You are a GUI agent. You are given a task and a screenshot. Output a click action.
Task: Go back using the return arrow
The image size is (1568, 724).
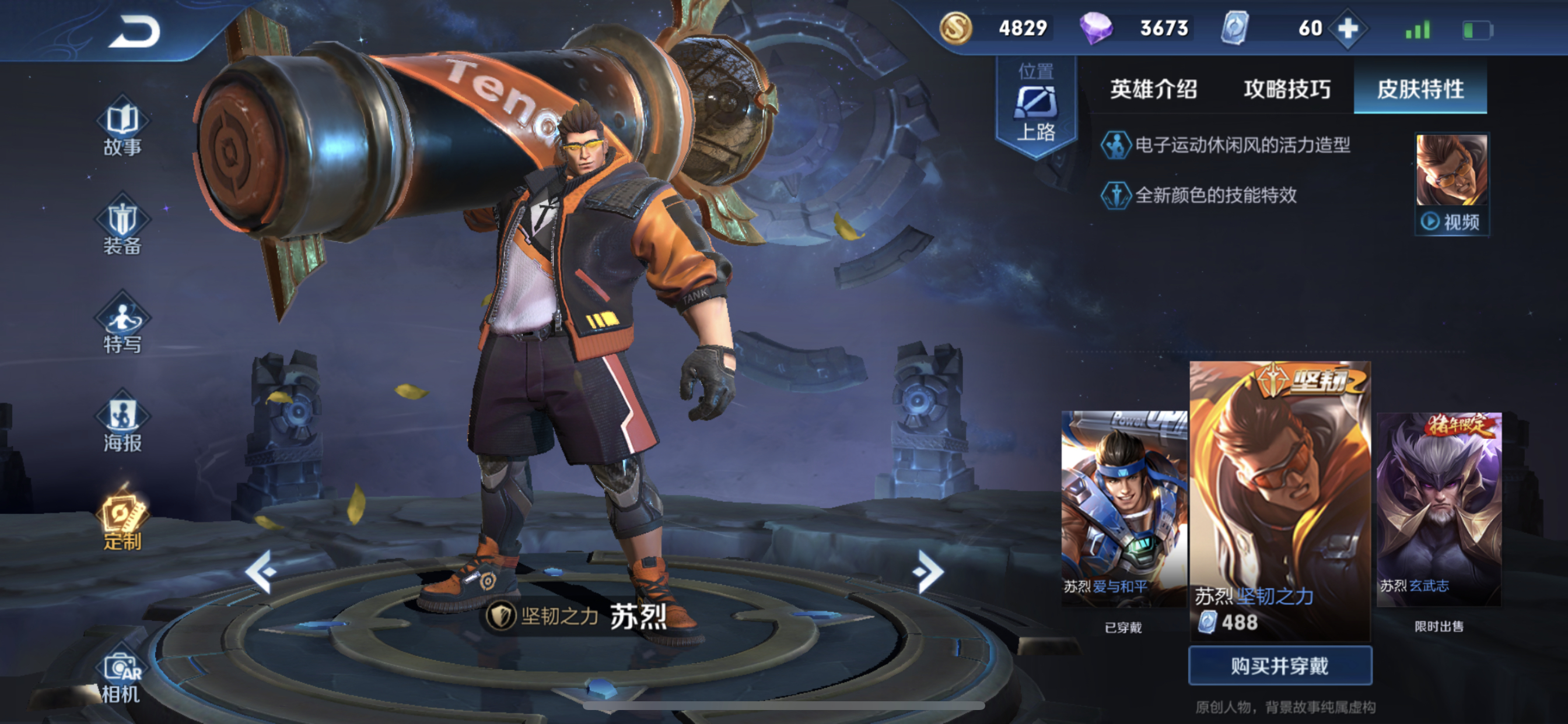click(x=134, y=31)
